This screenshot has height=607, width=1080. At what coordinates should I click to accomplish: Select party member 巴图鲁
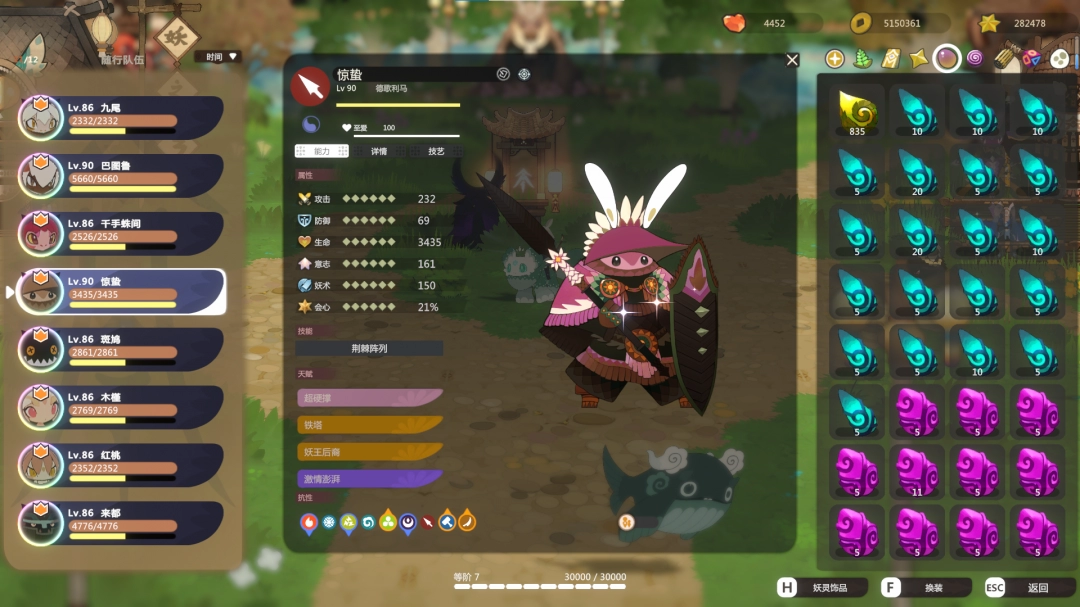(121, 176)
